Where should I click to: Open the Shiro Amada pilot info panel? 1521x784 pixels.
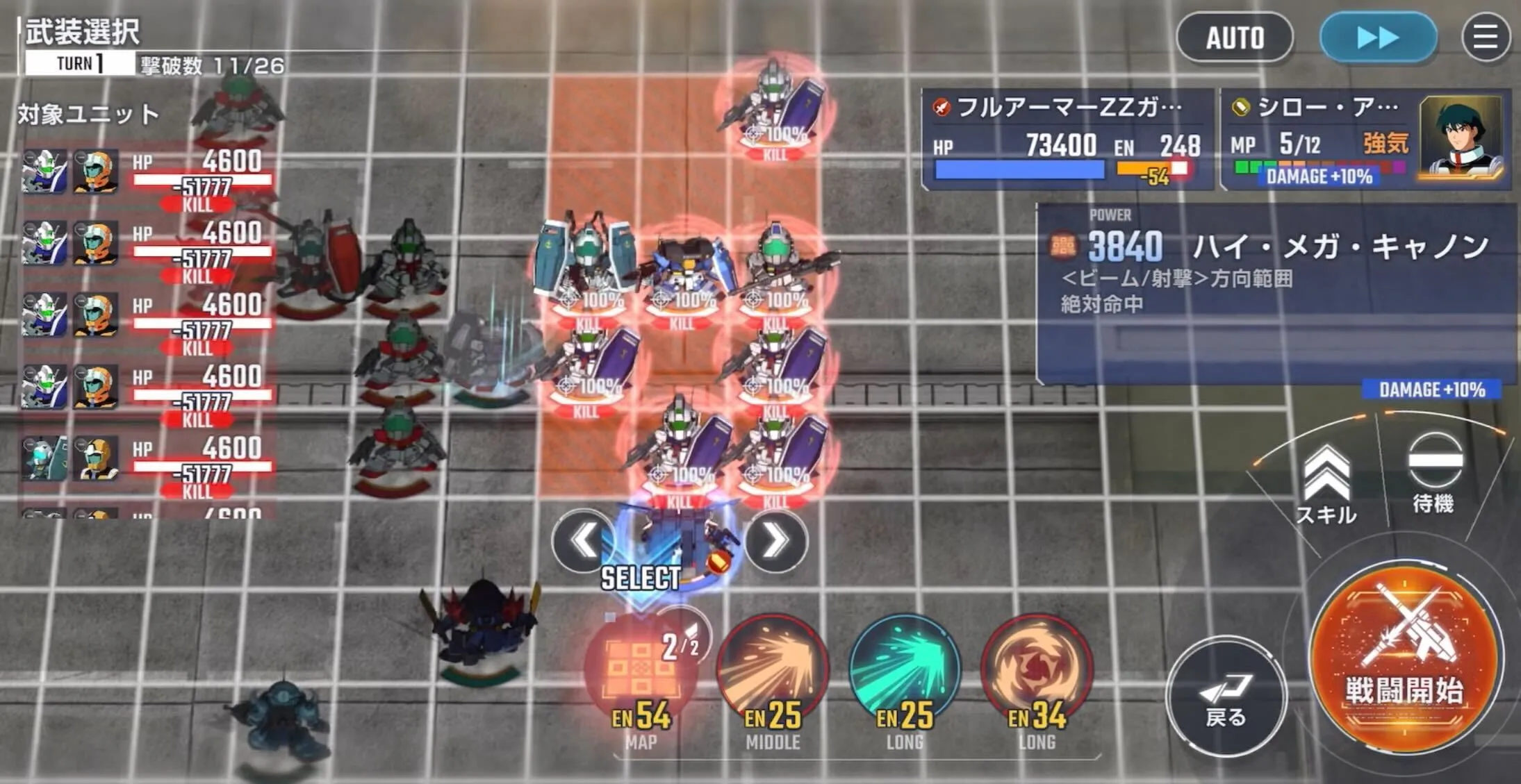1320,139
